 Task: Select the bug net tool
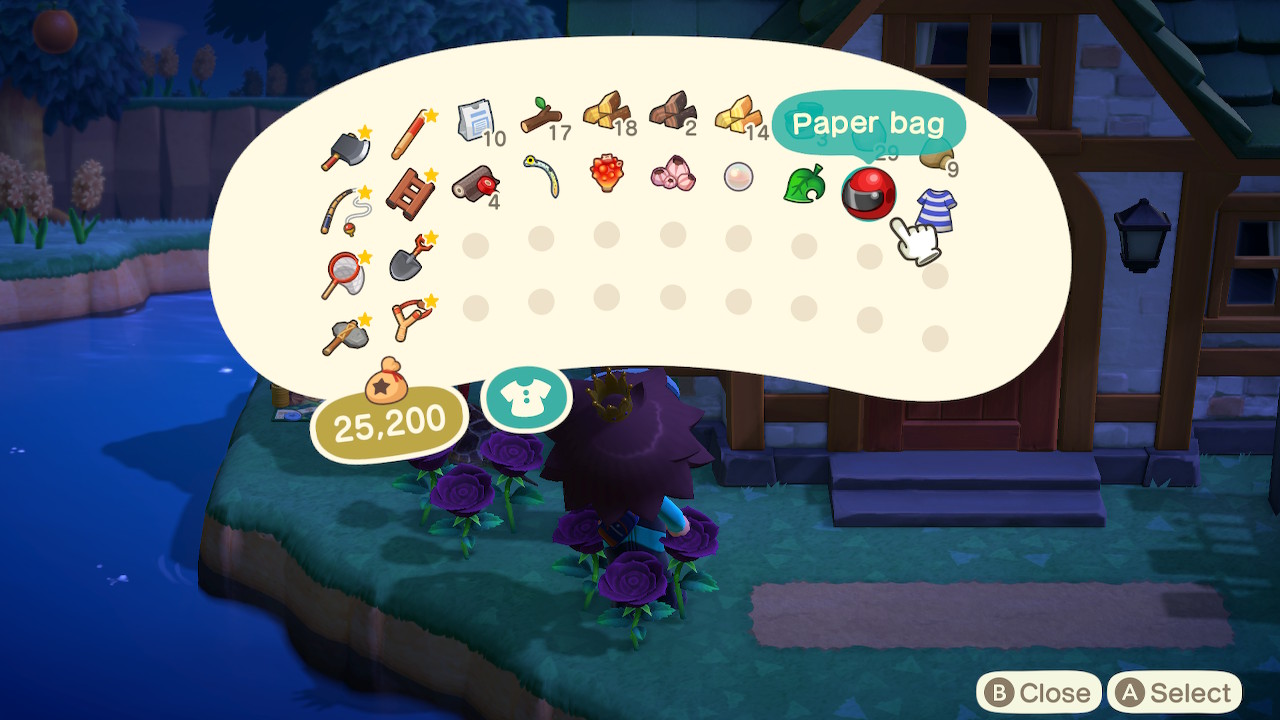pos(342,274)
